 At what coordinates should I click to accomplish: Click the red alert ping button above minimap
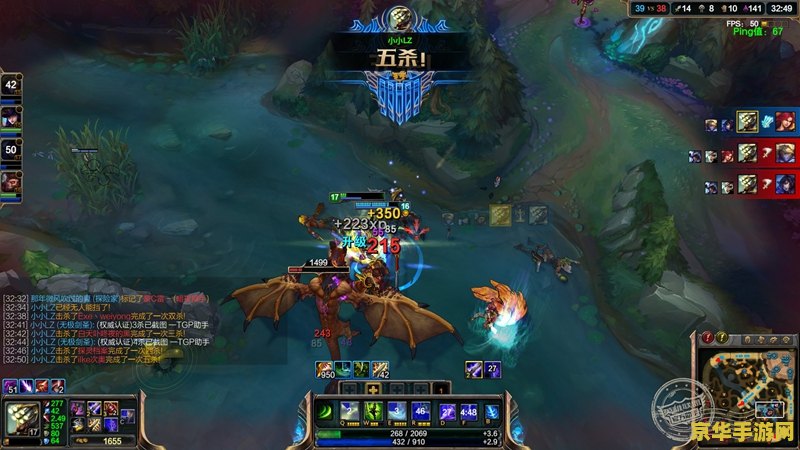708,337
